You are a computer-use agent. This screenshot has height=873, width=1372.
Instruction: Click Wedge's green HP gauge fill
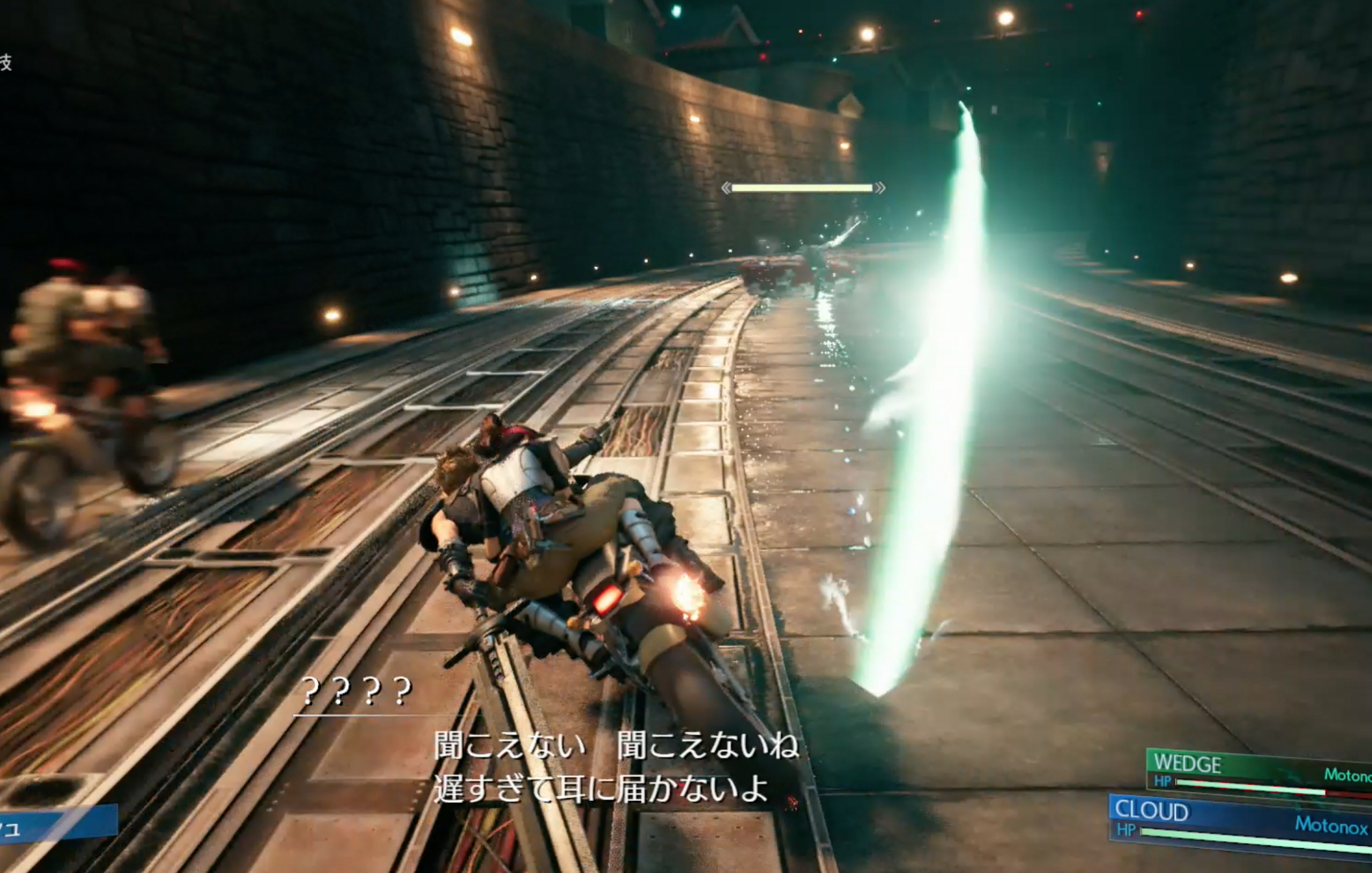coord(1251,787)
